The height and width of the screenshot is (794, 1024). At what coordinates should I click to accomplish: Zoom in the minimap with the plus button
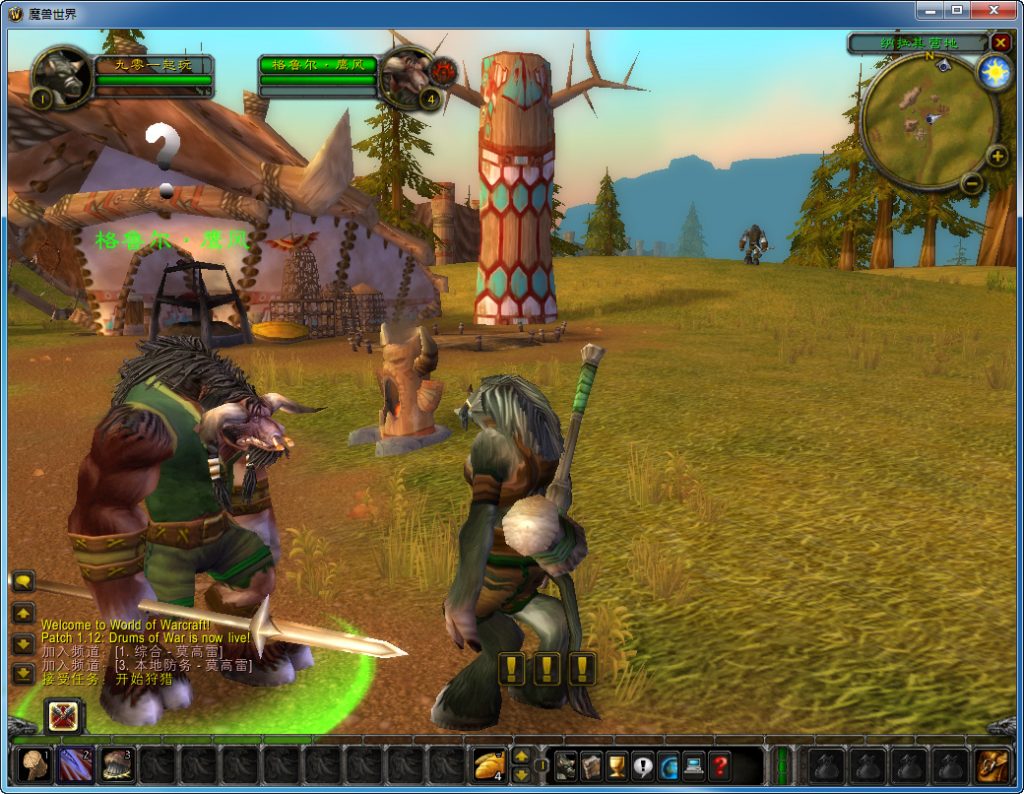click(x=996, y=156)
